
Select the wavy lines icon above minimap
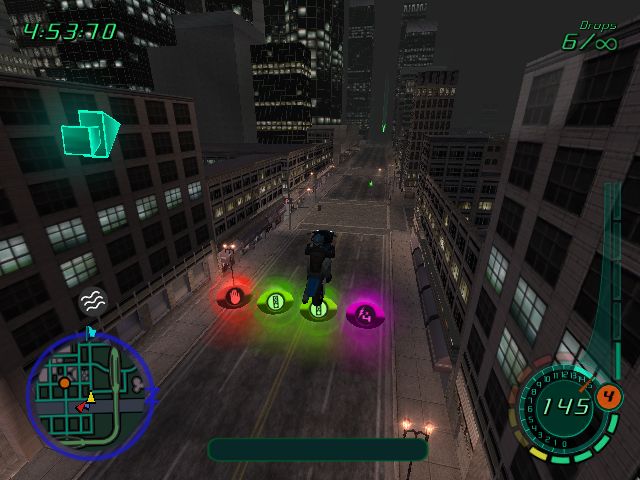(x=92, y=299)
